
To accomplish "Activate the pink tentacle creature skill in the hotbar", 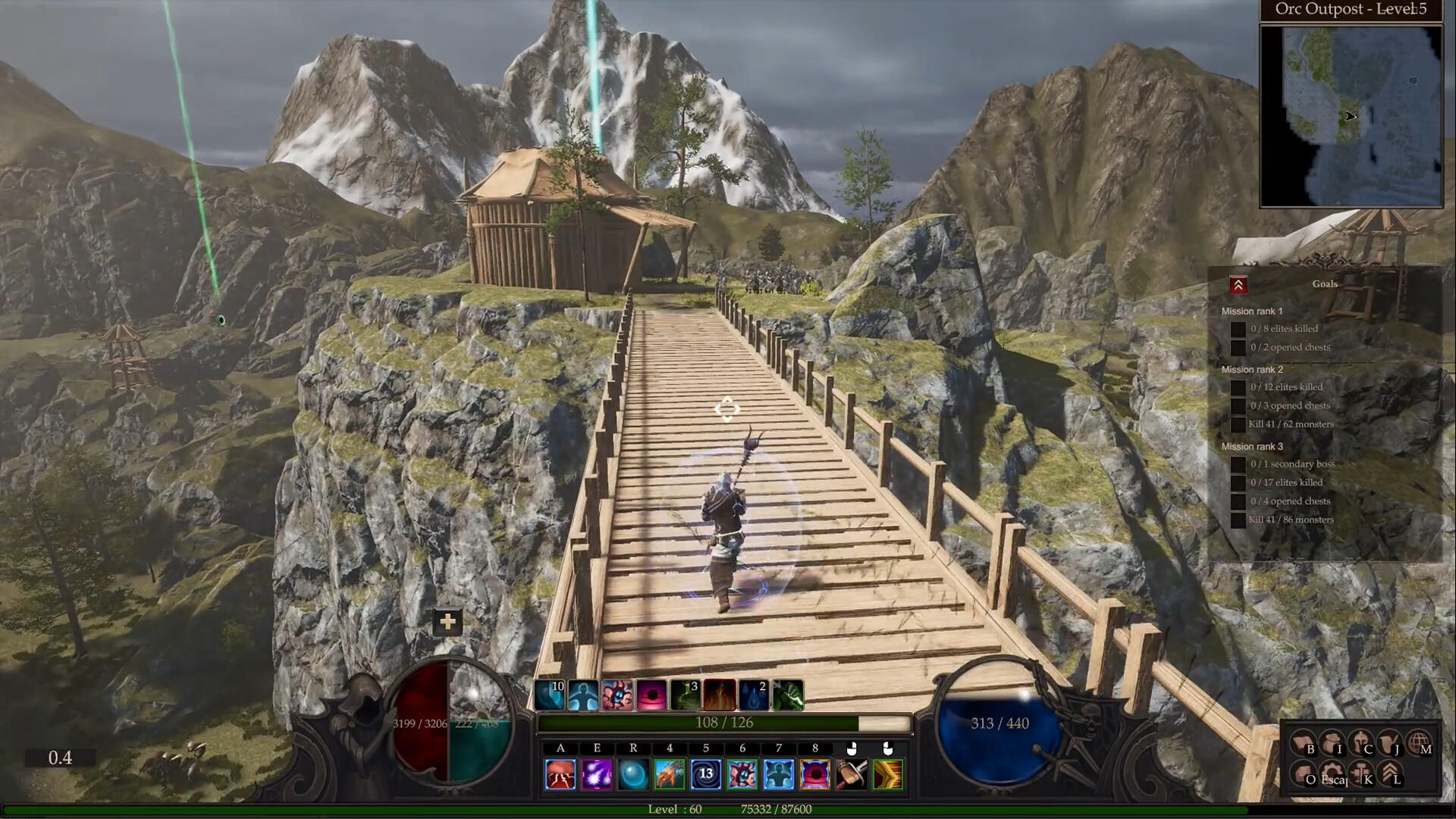I will pyautogui.click(x=742, y=775).
